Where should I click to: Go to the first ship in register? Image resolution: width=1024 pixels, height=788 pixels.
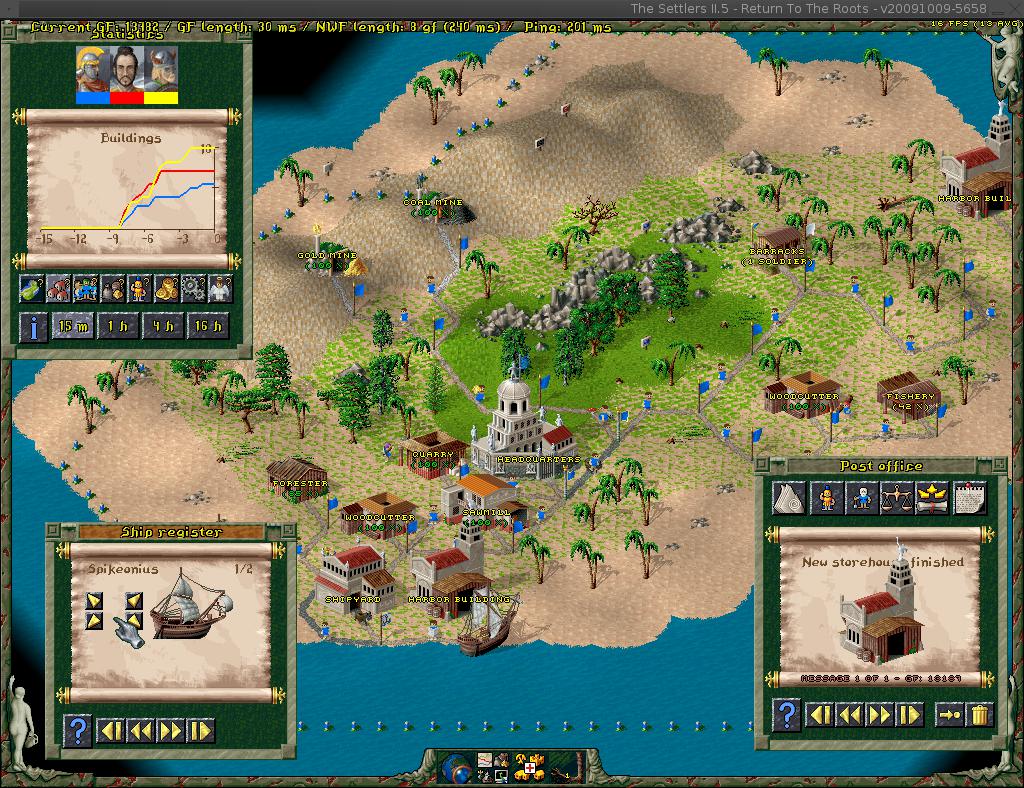[110, 731]
